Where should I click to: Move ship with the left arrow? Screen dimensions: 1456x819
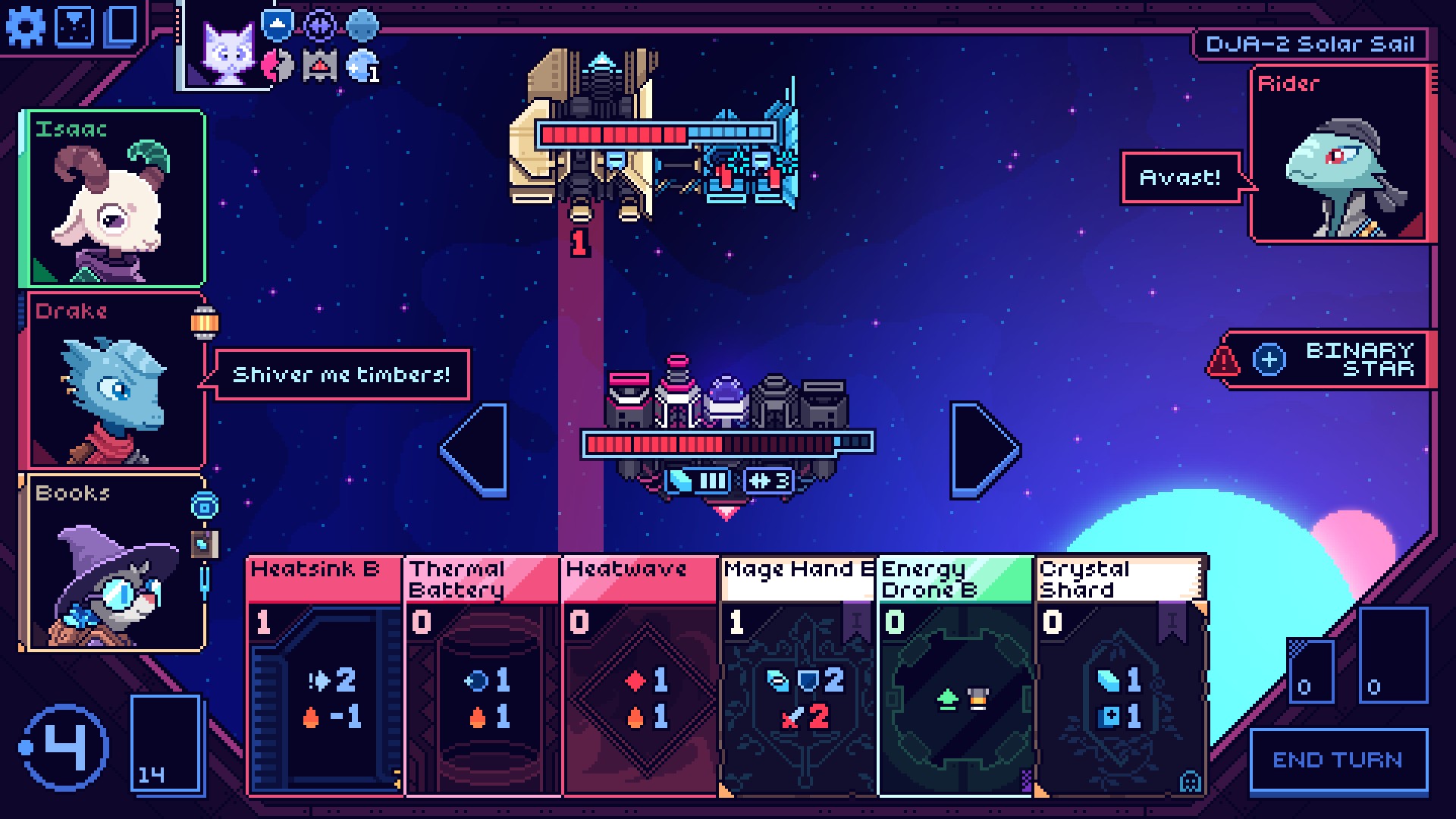476,450
